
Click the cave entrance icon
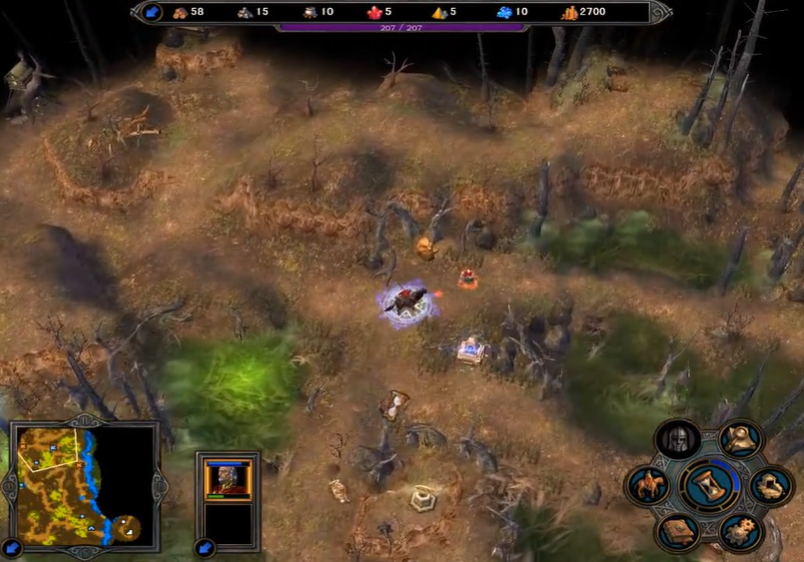click(x=771, y=486)
